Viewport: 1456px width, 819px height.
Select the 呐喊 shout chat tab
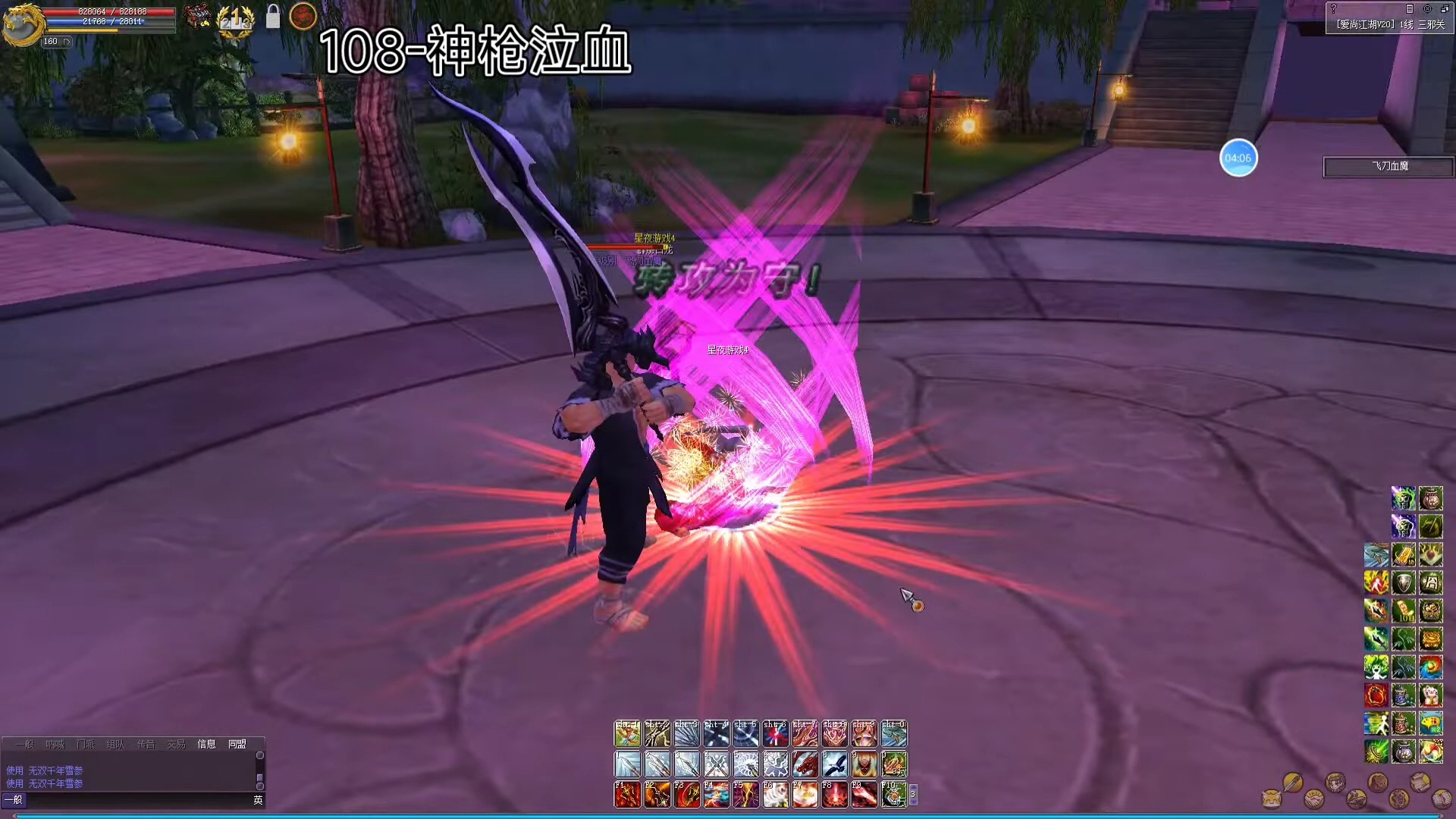click(x=55, y=745)
